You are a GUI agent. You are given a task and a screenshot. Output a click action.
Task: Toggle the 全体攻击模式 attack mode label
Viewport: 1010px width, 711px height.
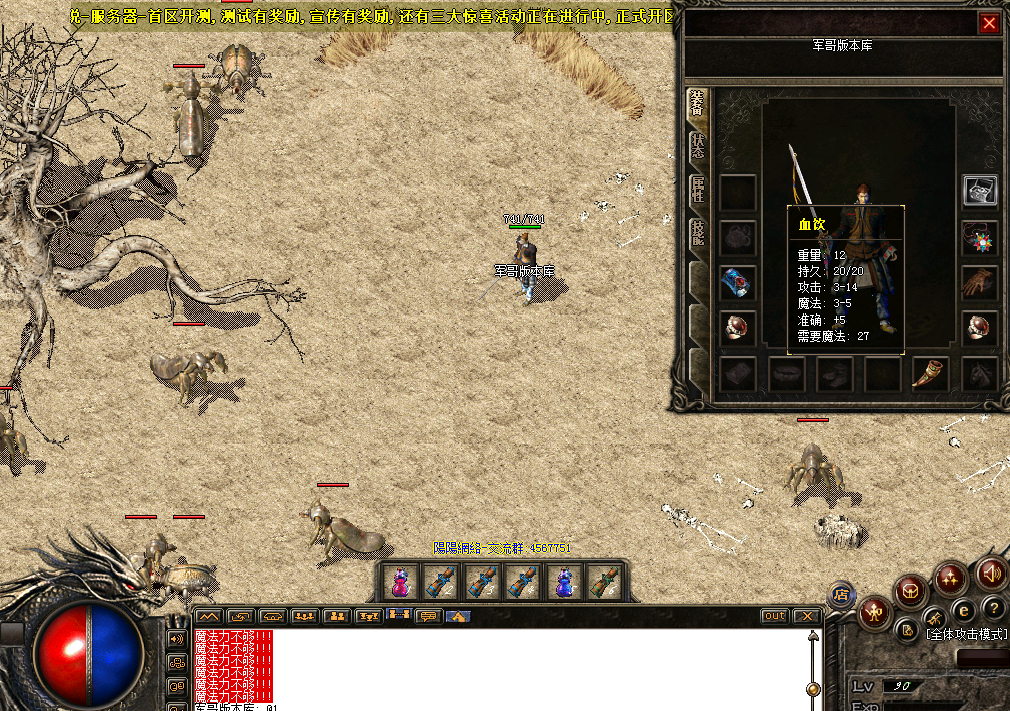pos(966,634)
